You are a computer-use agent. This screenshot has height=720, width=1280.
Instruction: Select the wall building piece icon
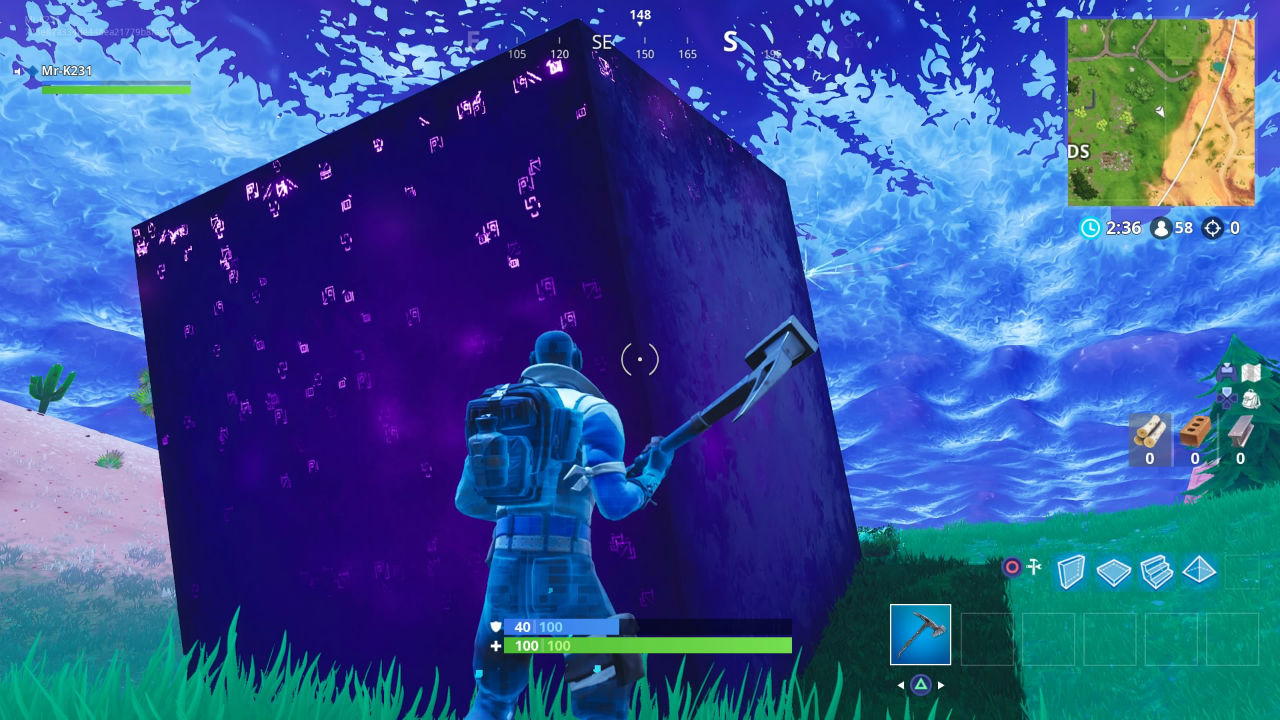point(1072,570)
